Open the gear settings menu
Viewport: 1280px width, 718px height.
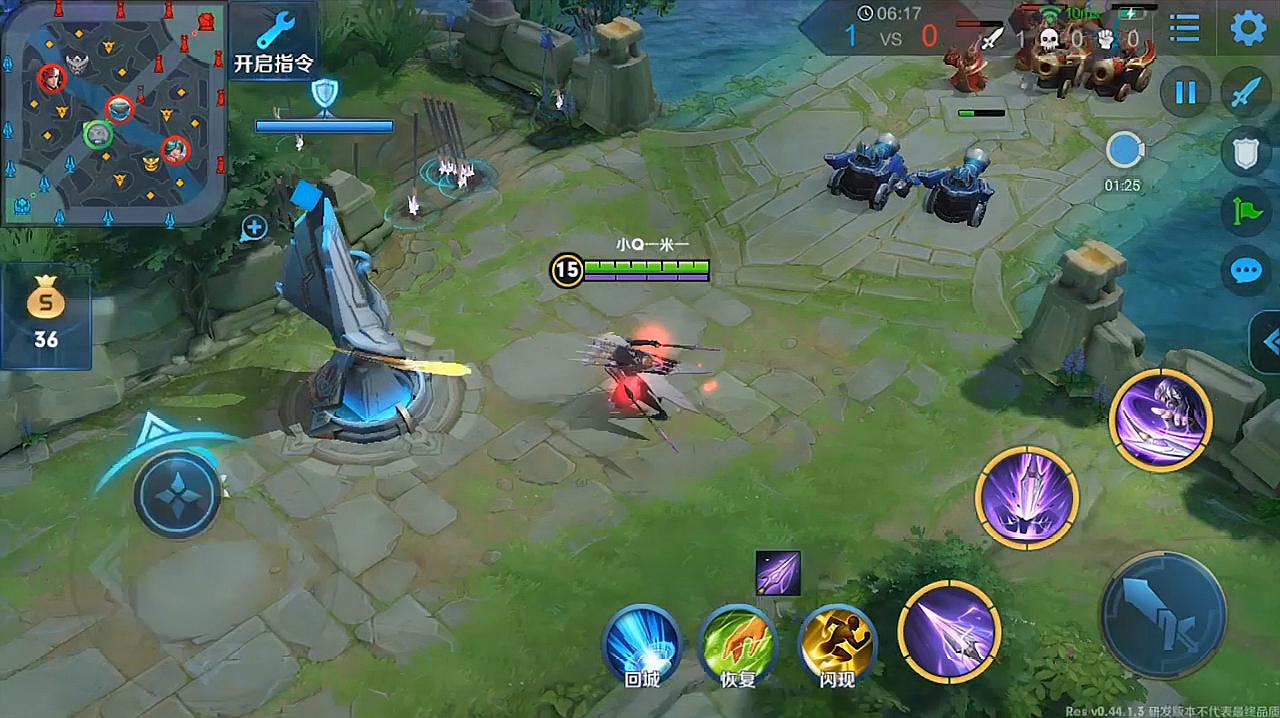(1248, 28)
